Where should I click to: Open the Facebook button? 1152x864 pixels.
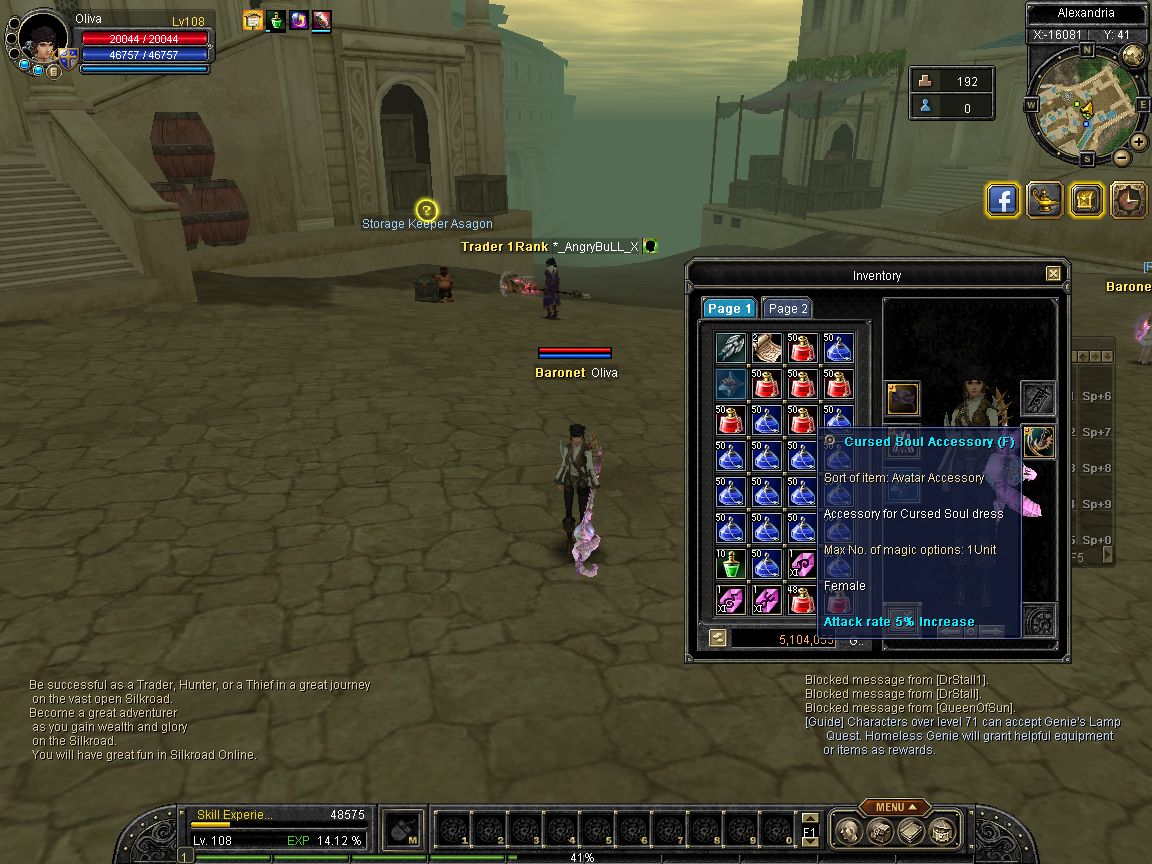[1003, 200]
